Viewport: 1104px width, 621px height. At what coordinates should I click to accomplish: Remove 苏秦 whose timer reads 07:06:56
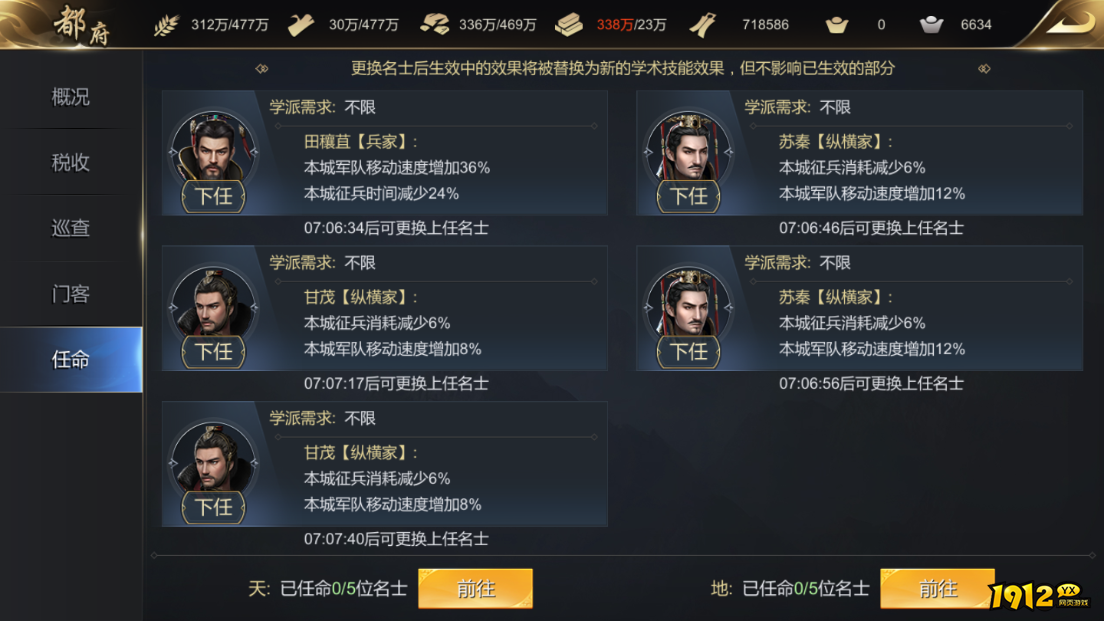[x=688, y=352]
